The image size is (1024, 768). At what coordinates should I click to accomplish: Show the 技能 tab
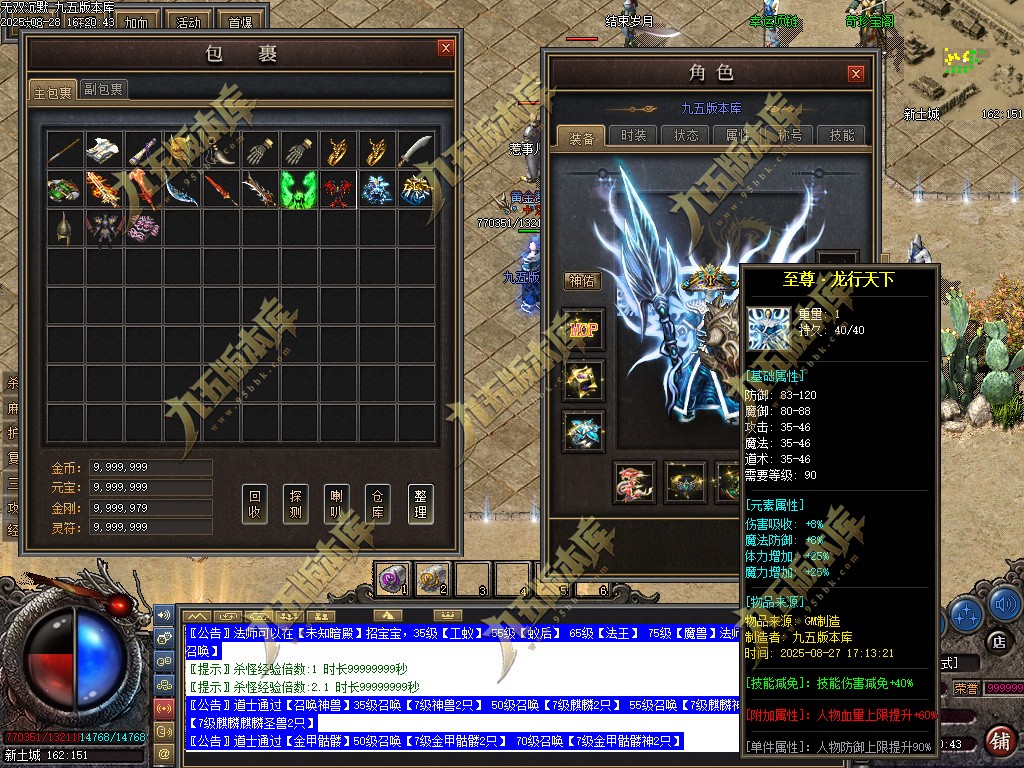coord(842,136)
